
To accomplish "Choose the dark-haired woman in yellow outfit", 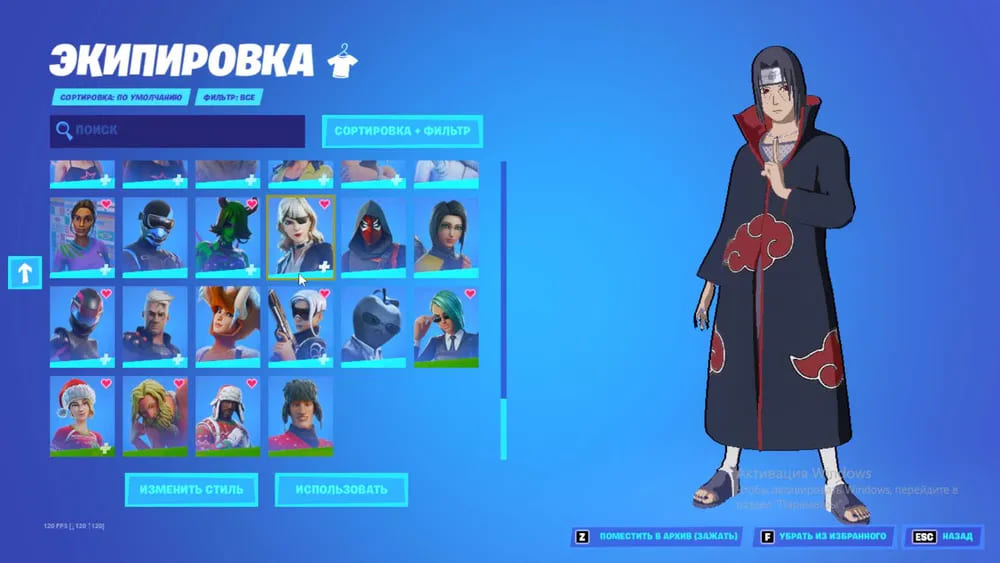I will [446, 236].
